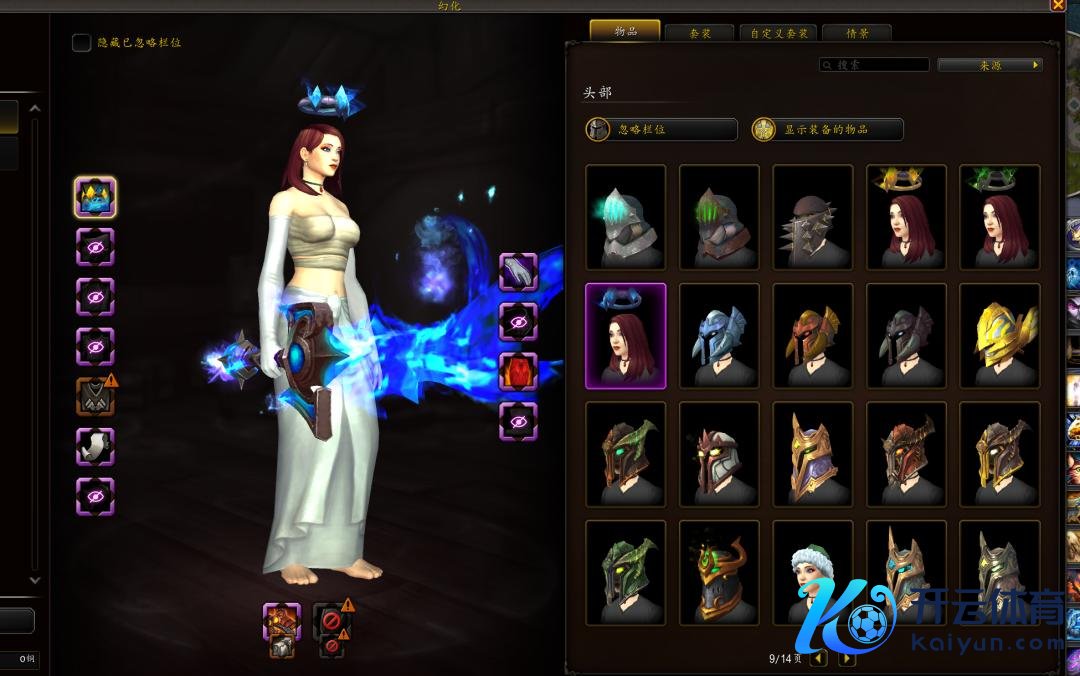Select the spiked dark helmet appearance
The width and height of the screenshot is (1080, 676).
click(813, 217)
